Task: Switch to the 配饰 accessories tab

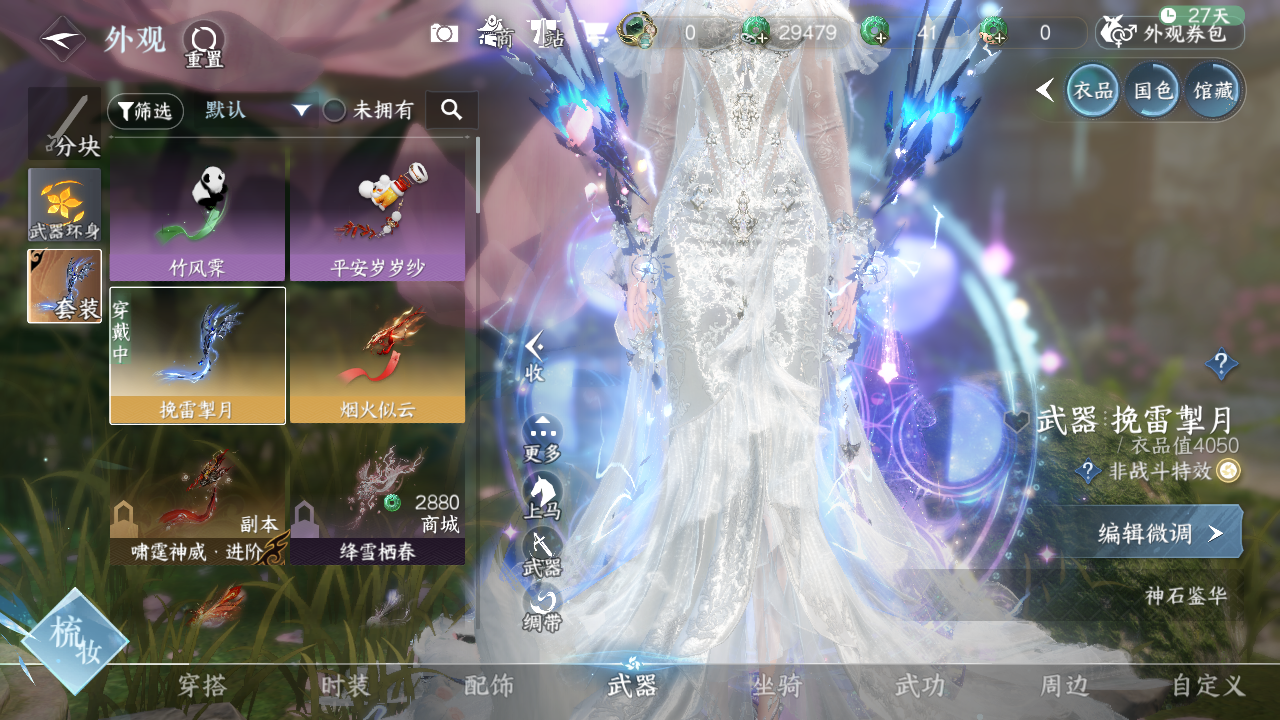Action: click(489, 686)
